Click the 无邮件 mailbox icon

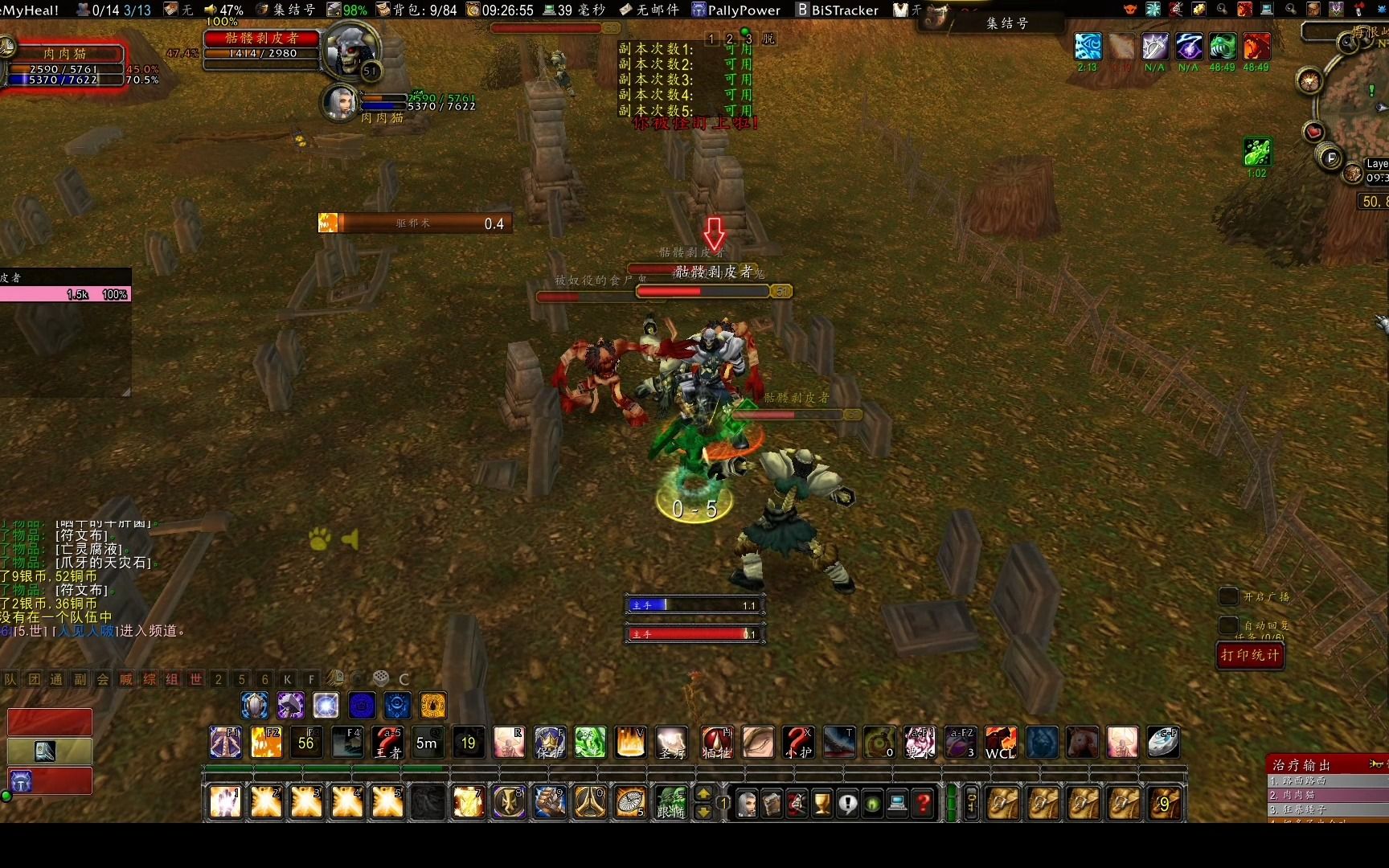click(x=651, y=10)
